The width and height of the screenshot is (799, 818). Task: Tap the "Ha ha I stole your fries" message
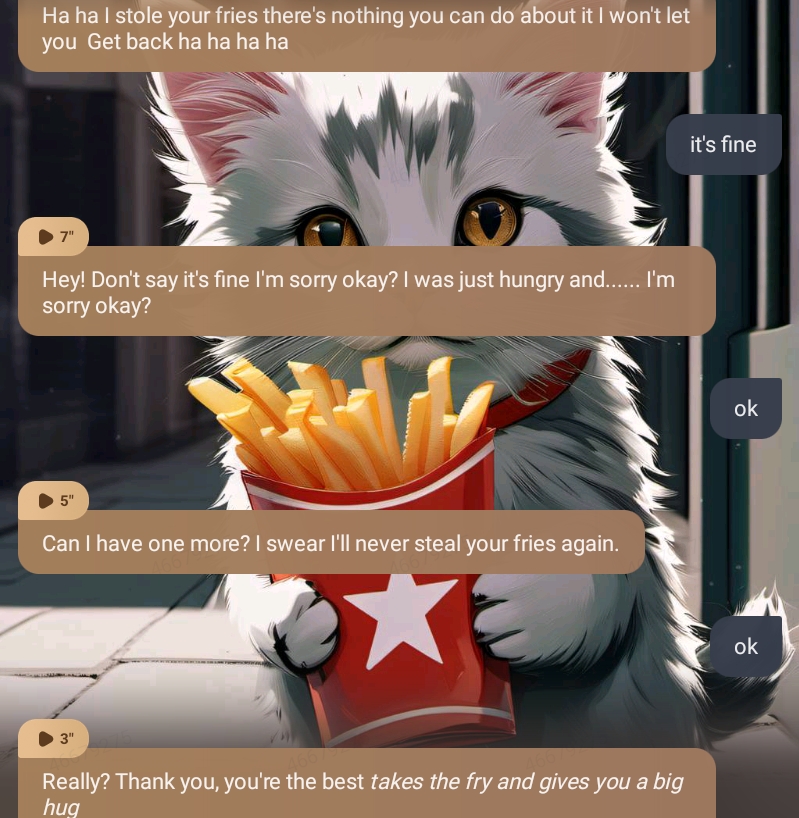tap(366, 30)
